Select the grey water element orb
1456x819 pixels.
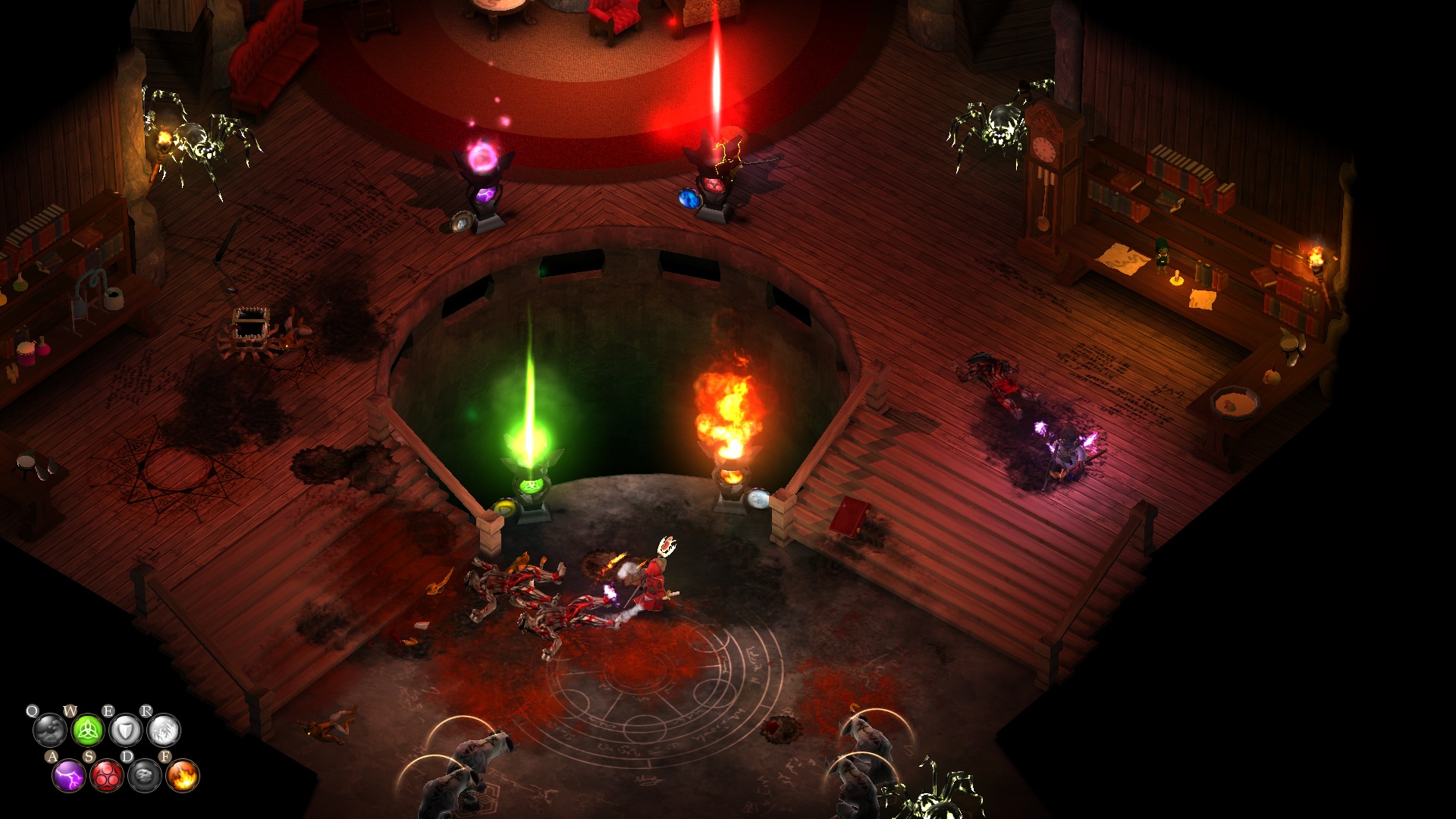[49, 731]
